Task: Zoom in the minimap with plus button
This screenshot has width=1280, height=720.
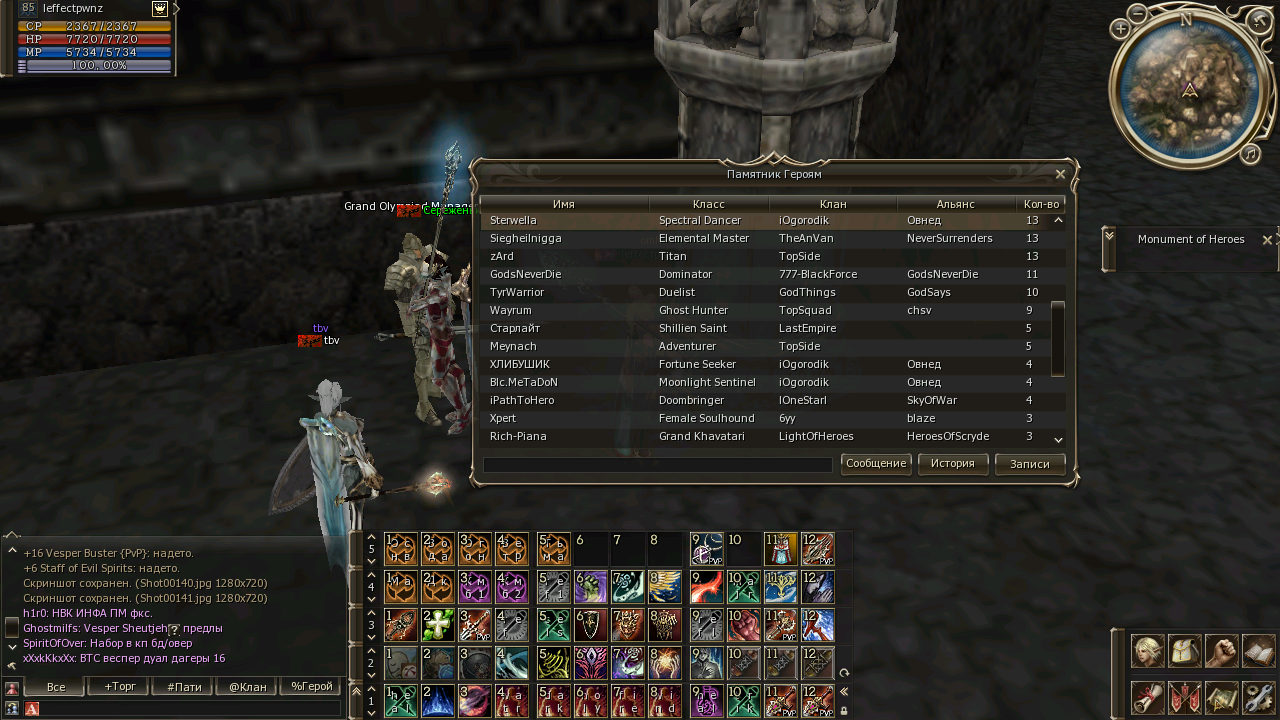Action: coord(1120,29)
